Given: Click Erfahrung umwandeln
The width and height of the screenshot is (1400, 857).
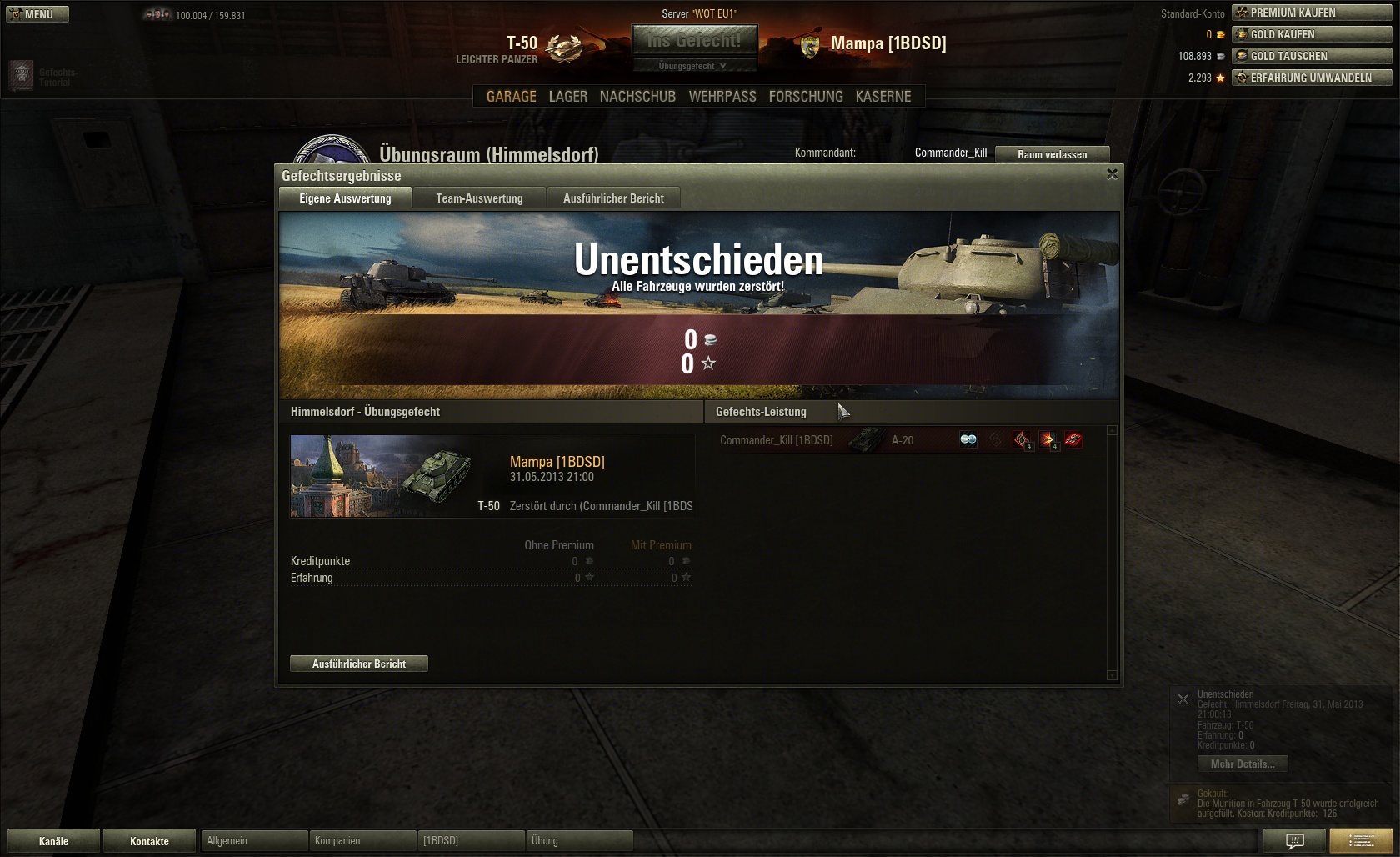Looking at the screenshot, I should pyautogui.click(x=1311, y=78).
